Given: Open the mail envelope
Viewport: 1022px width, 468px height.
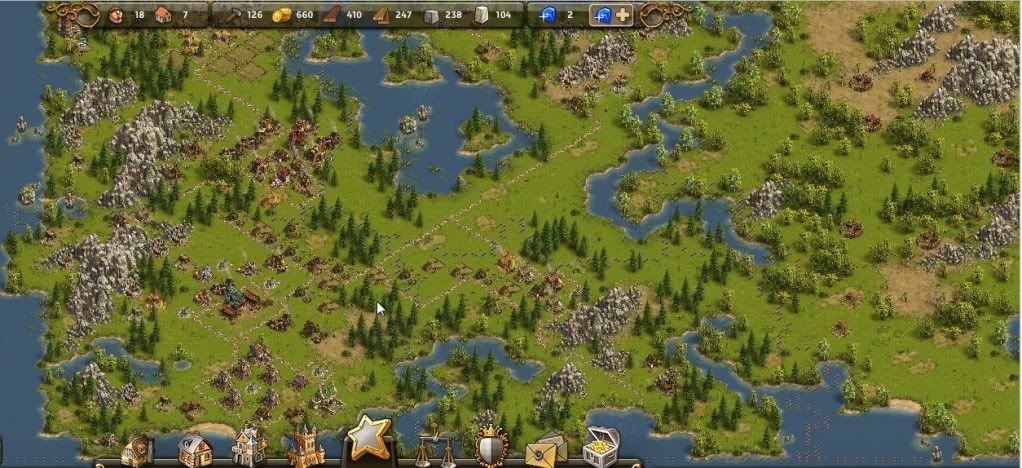Looking at the screenshot, I should (x=546, y=450).
